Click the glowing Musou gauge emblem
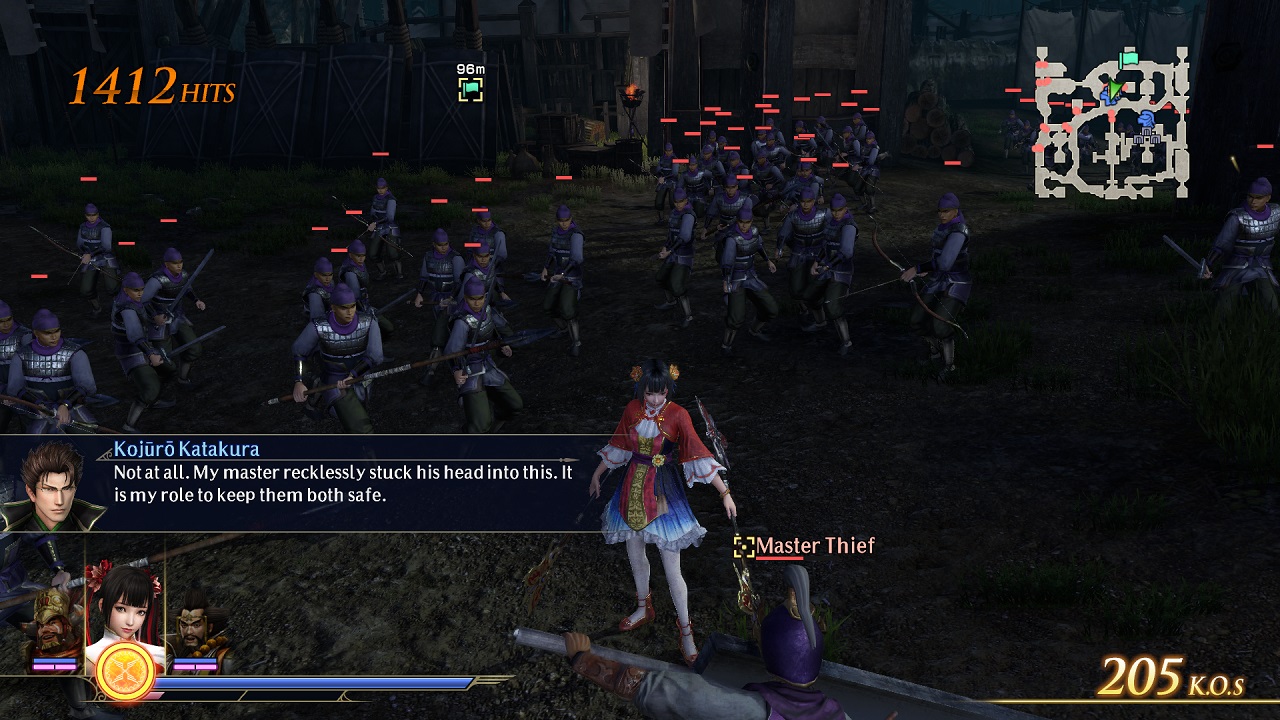 (122, 669)
